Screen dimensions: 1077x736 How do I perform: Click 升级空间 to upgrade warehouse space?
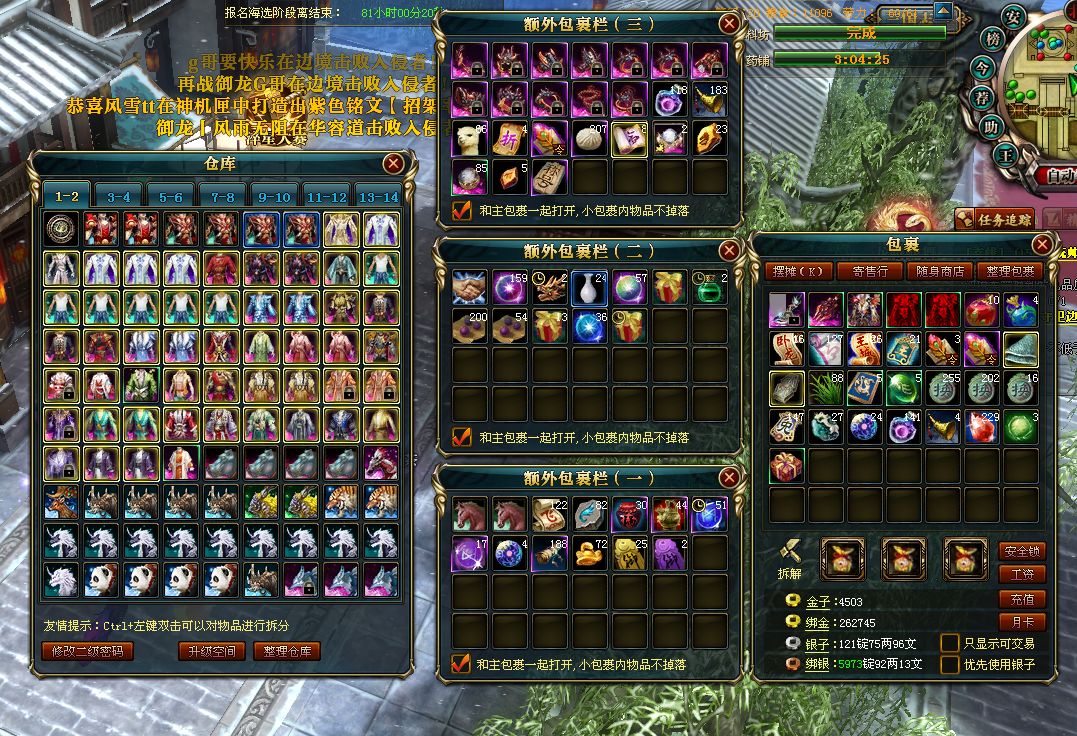pyautogui.click(x=212, y=651)
